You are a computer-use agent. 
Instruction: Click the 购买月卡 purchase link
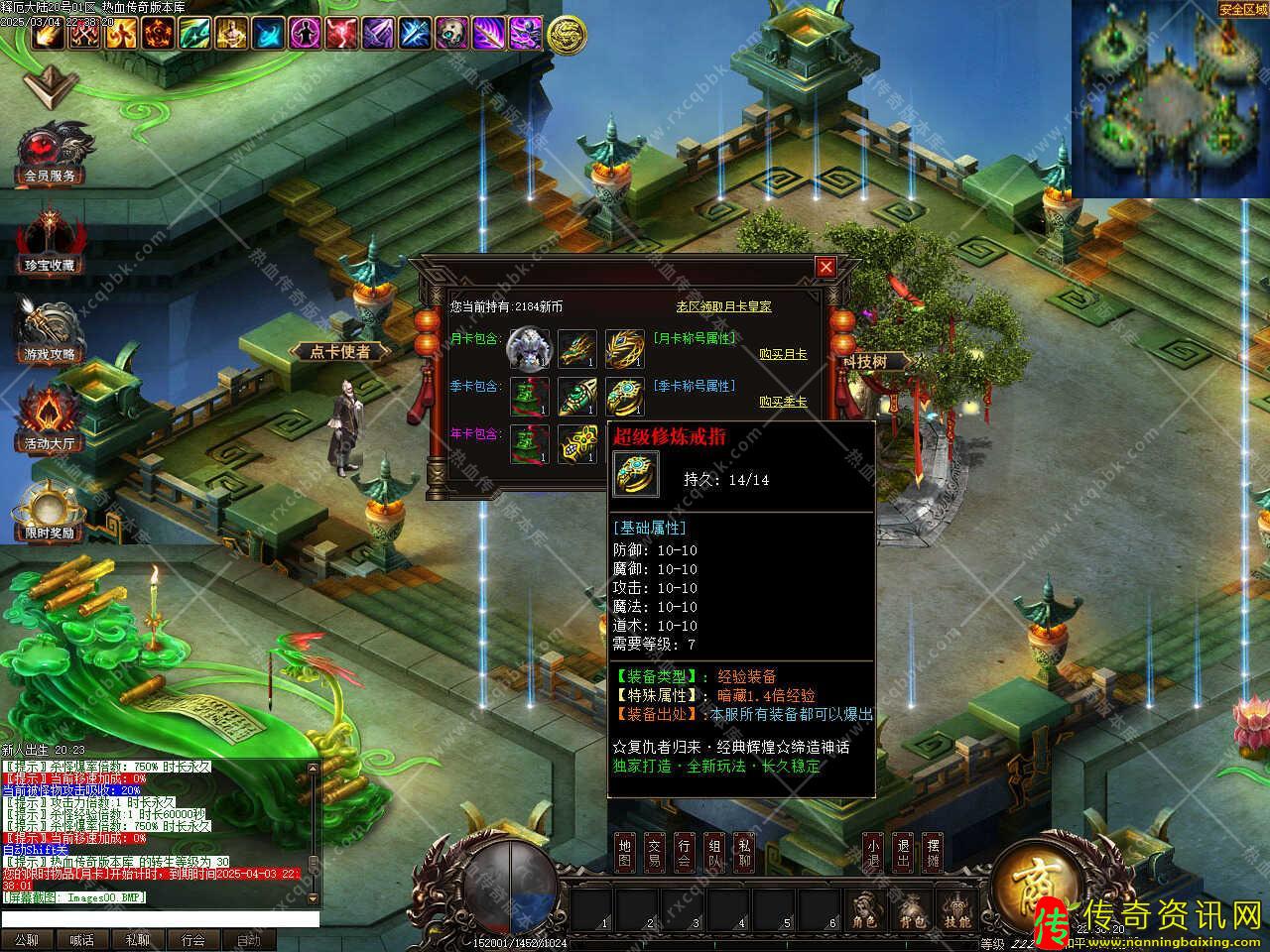(783, 354)
